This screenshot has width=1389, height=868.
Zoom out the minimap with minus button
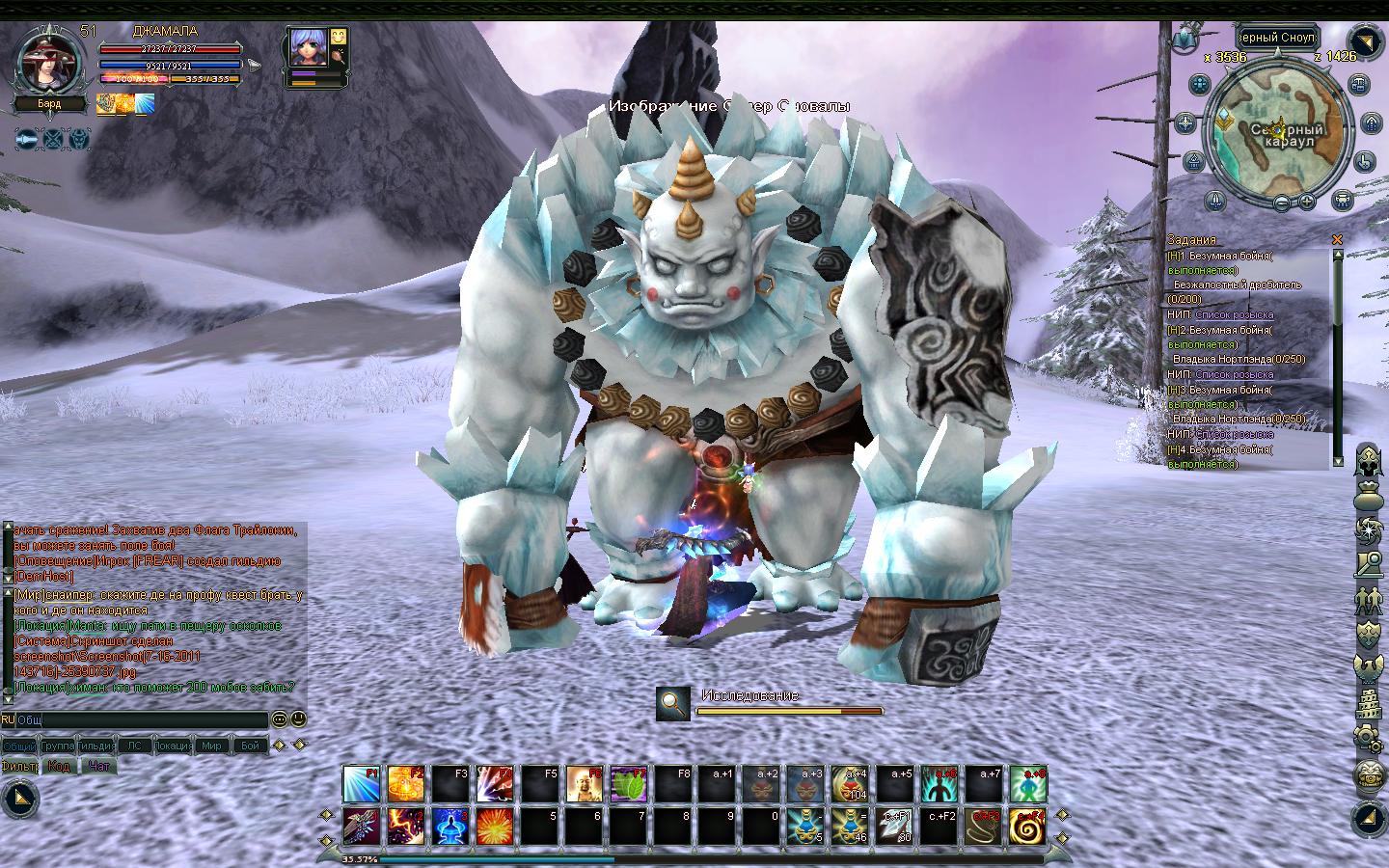click(x=1281, y=203)
